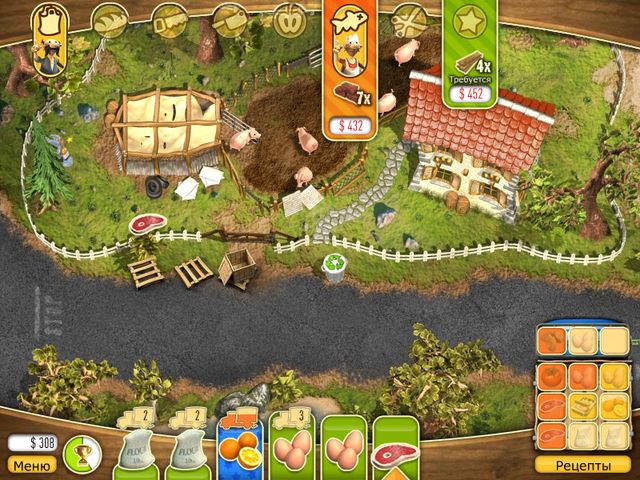Choose the raw steak product card
The image size is (640, 480).
(395, 446)
